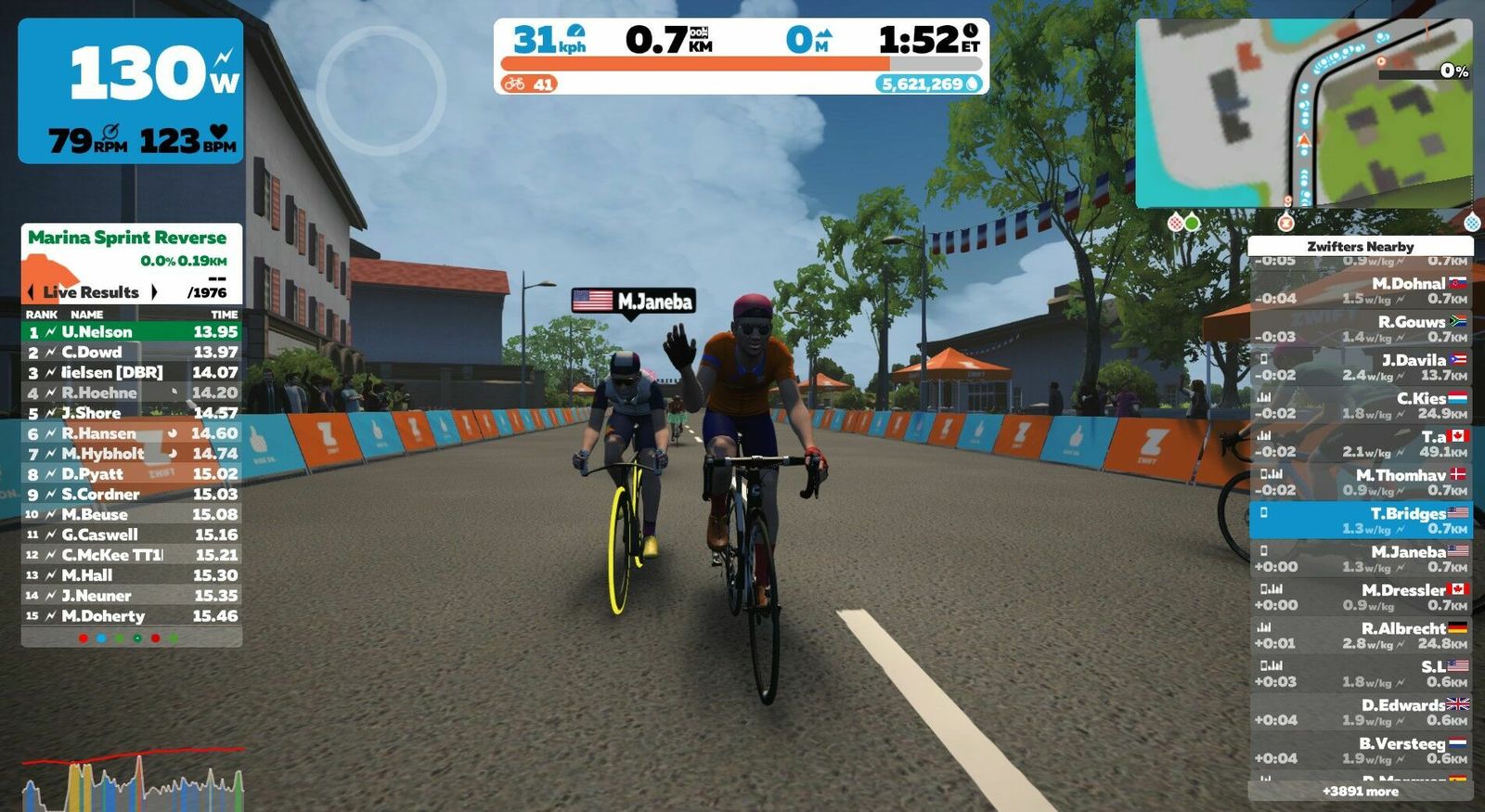Switch Live Results with the right arrow
Image resolution: width=1485 pixels, height=812 pixels.
click(x=154, y=292)
